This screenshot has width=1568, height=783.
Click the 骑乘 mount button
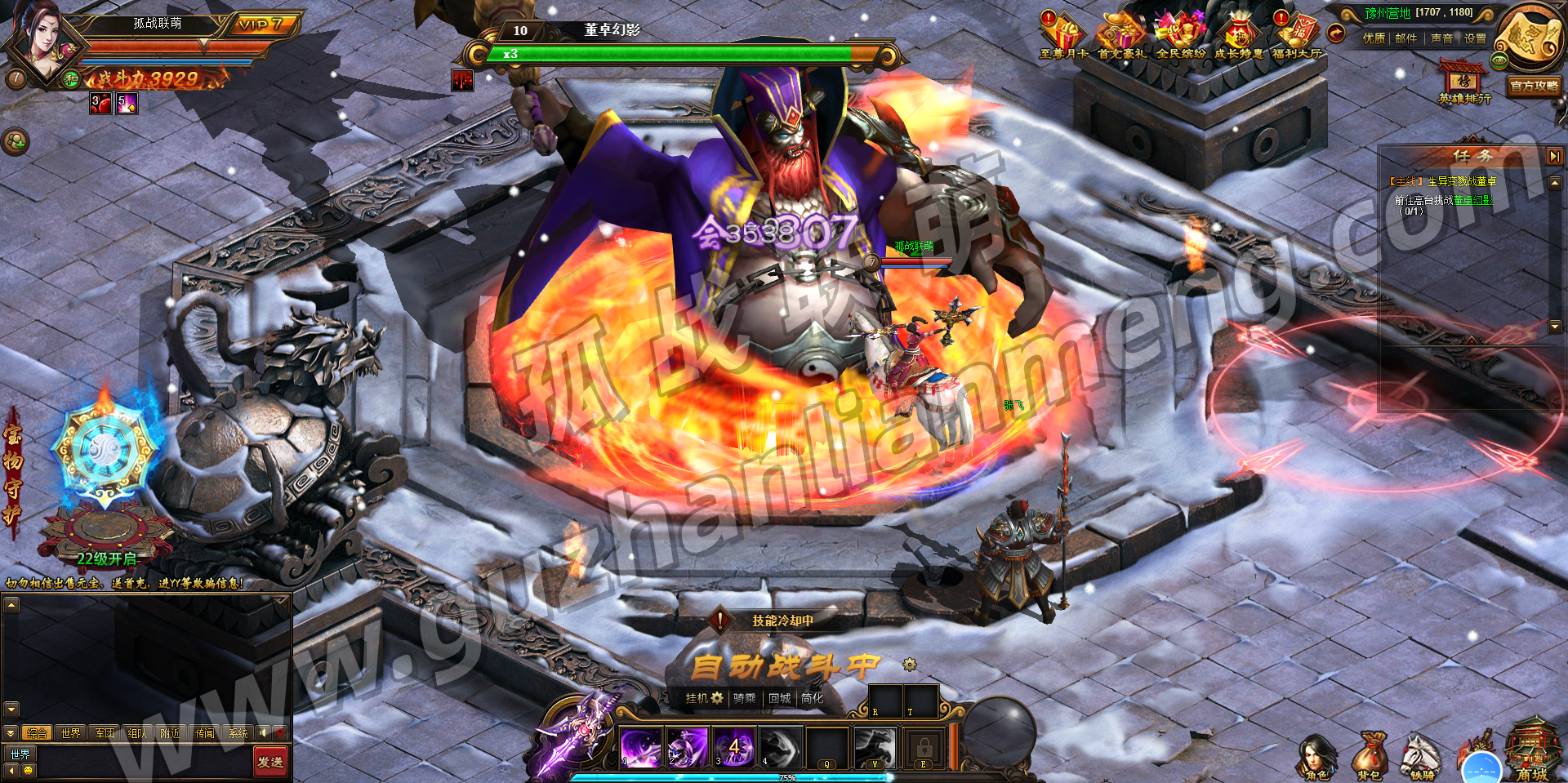pos(744,698)
